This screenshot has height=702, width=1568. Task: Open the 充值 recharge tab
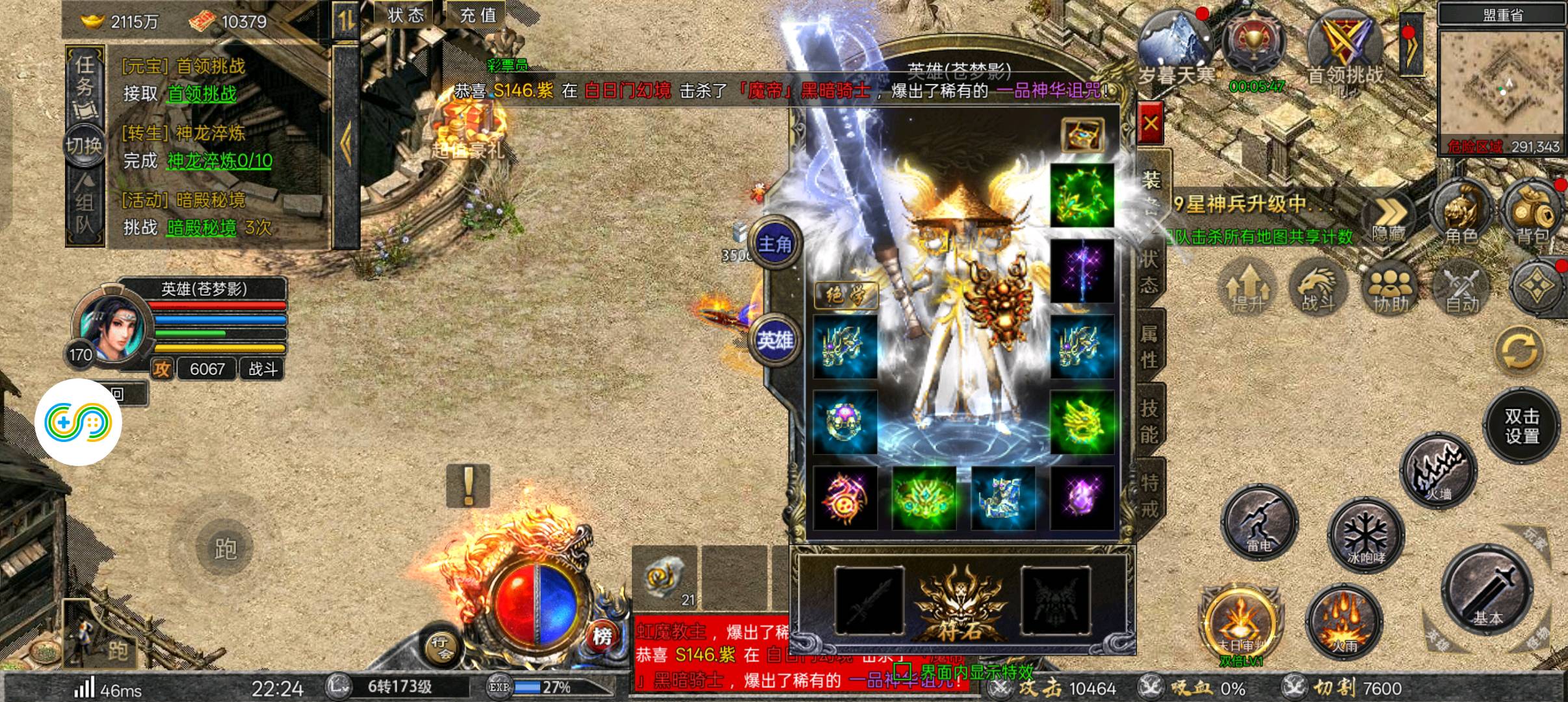[x=478, y=15]
